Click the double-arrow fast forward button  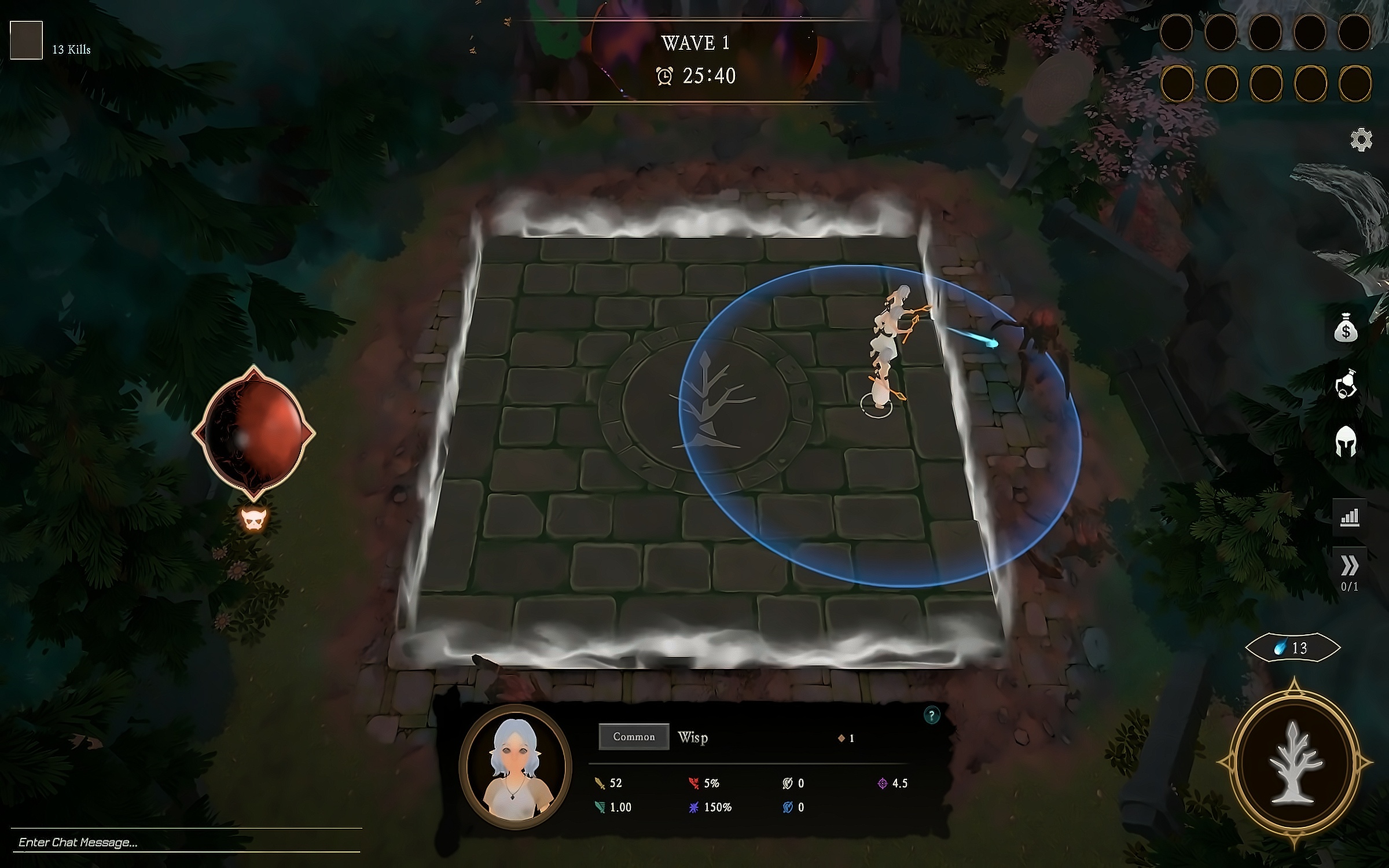[1349, 566]
